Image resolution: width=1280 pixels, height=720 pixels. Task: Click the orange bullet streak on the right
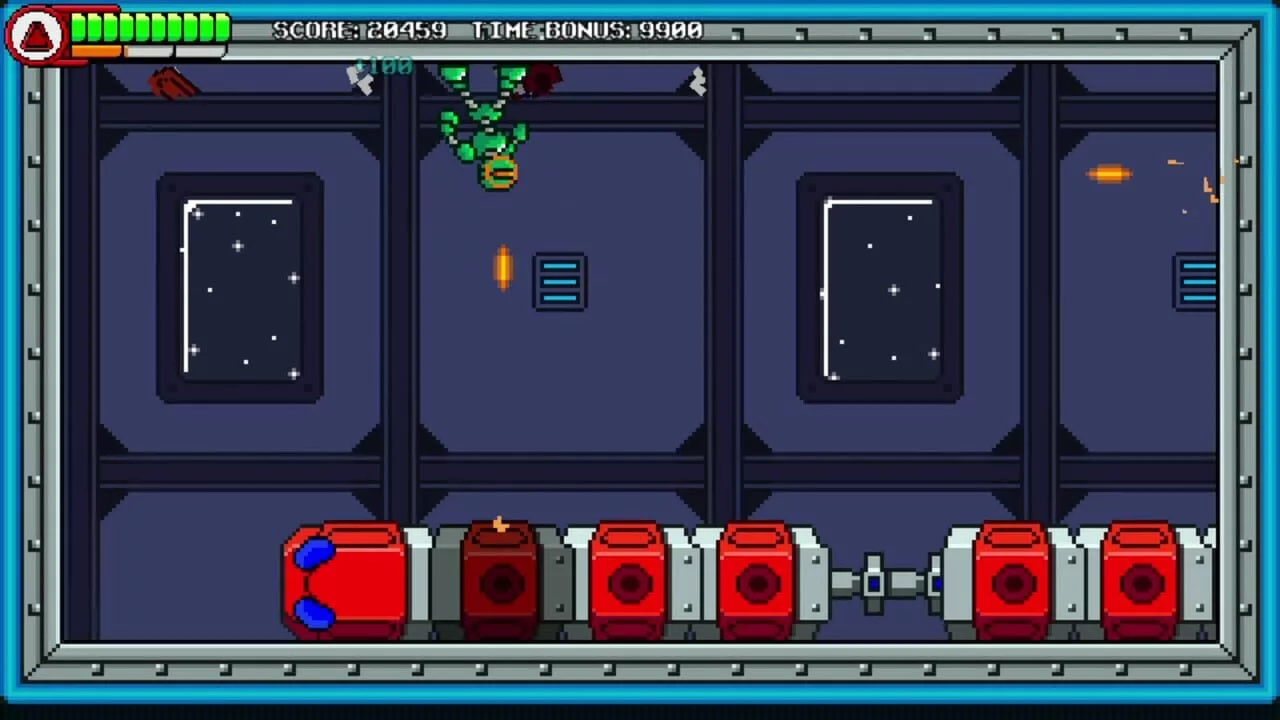click(x=1108, y=173)
